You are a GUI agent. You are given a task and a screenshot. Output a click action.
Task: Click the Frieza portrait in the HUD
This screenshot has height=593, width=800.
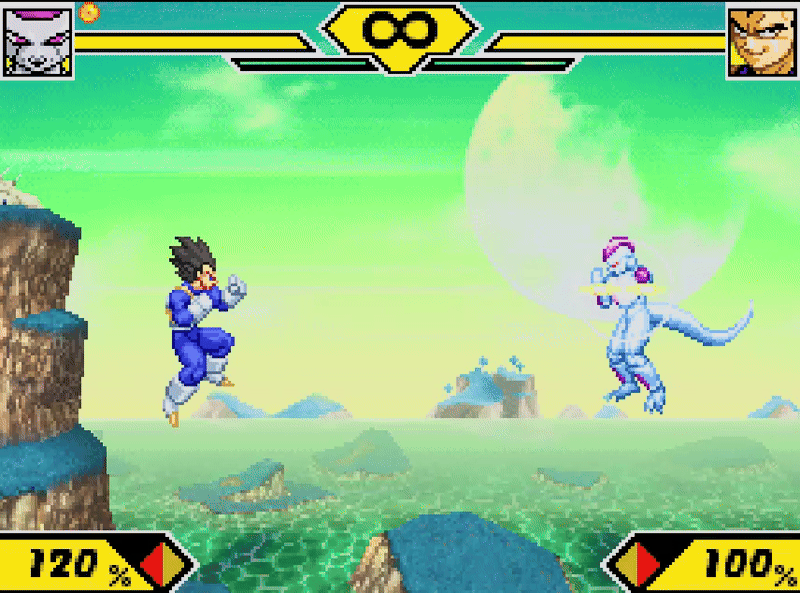[39, 40]
